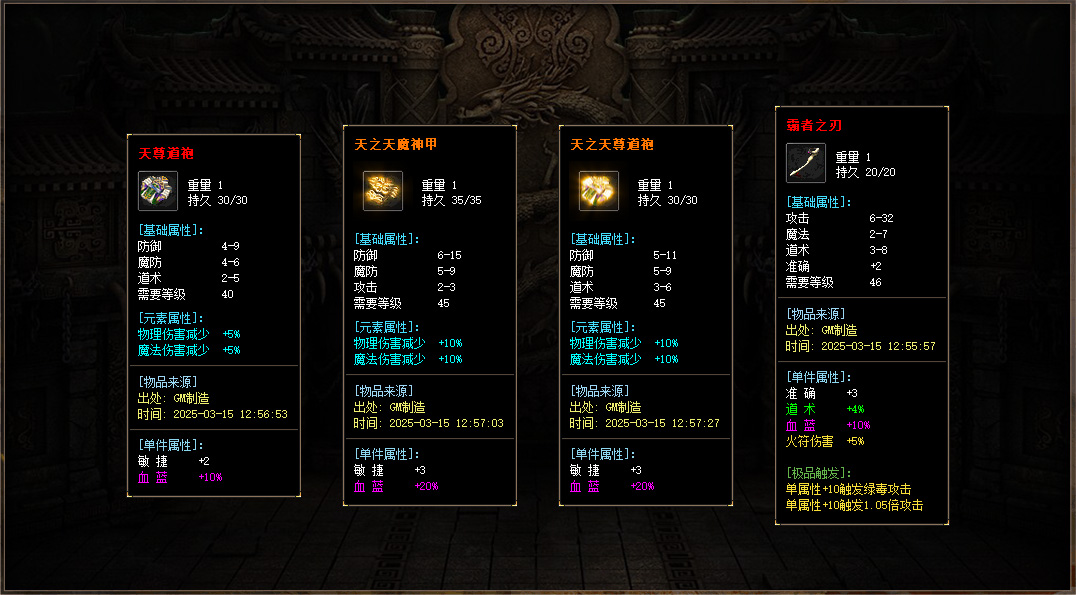
Task: Select the 霸者之刃 blade weapon icon
Action: (805, 163)
